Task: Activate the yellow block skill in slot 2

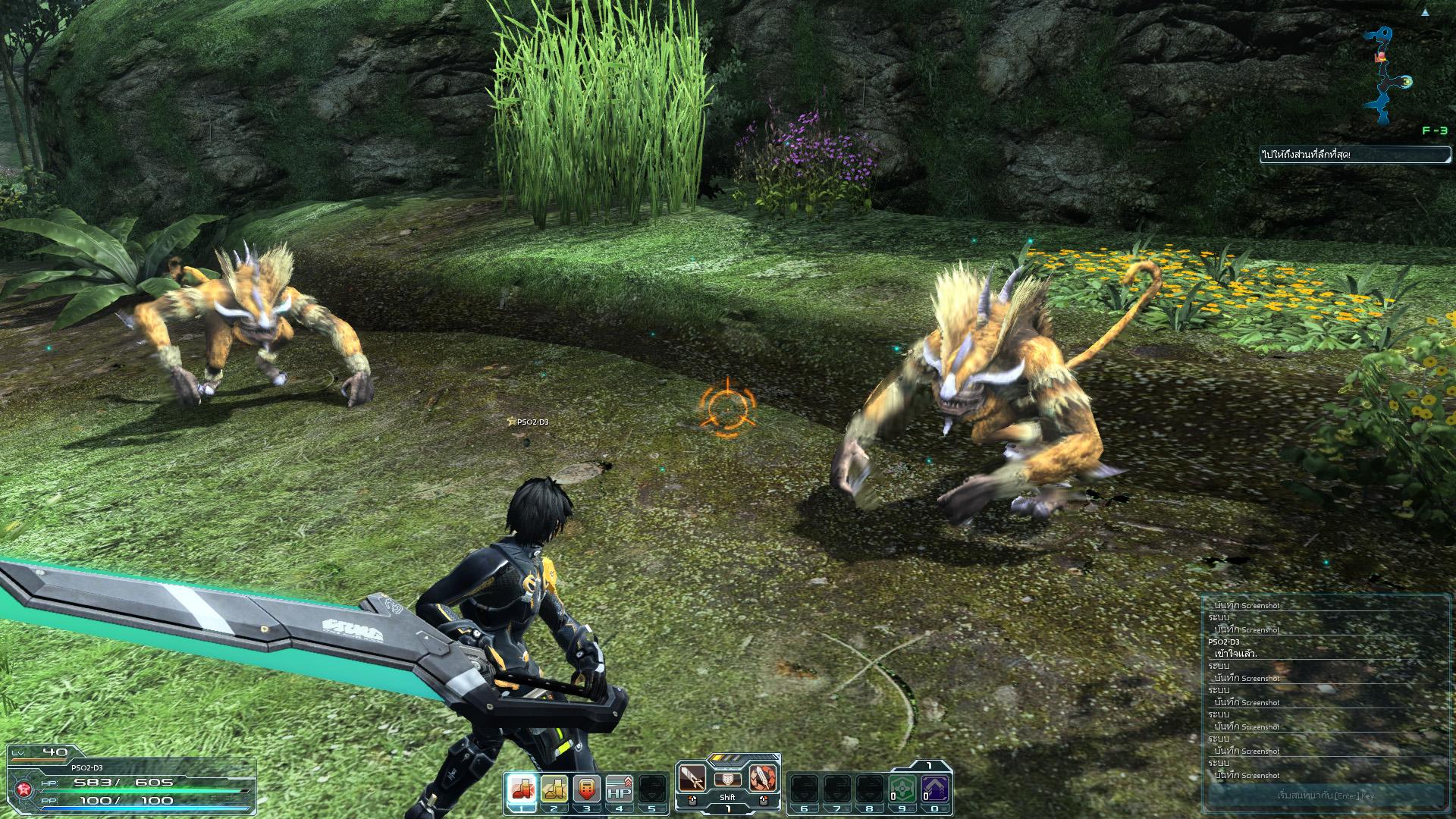Action: point(554,789)
